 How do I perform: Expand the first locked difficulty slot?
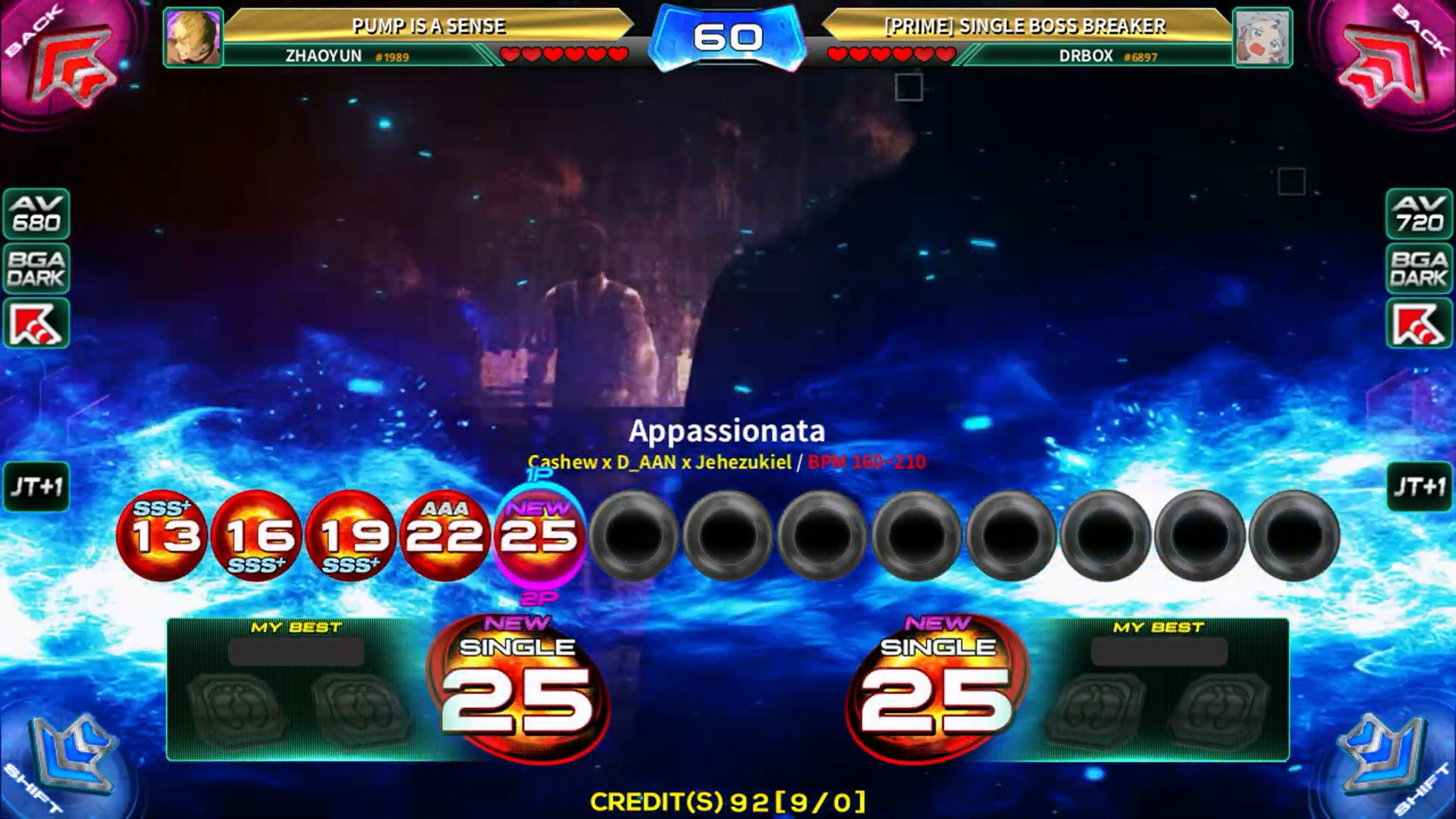pyautogui.click(x=635, y=536)
